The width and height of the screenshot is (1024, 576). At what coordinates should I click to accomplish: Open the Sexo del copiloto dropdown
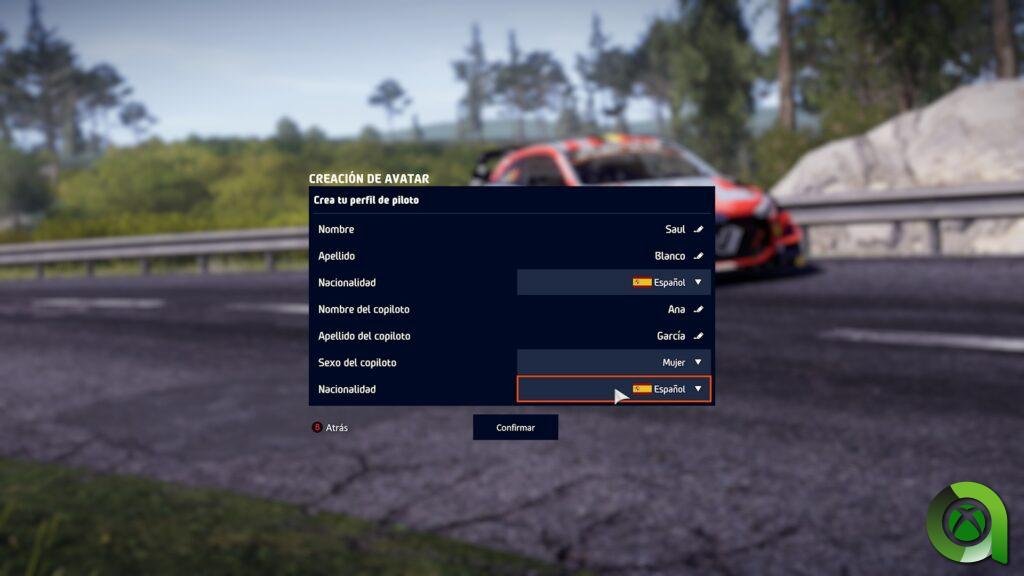pos(614,363)
